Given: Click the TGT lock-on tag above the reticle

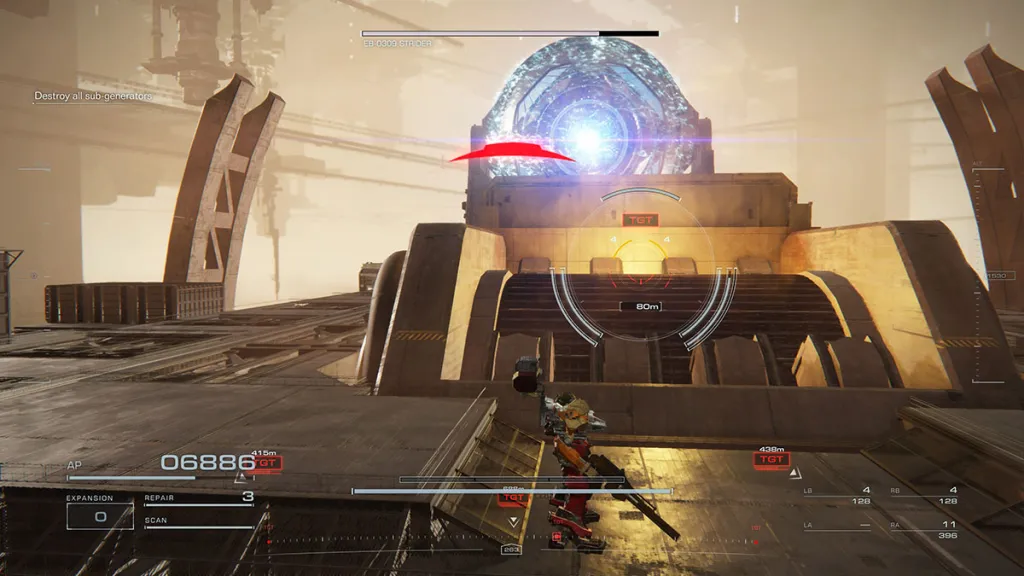Looking at the screenshot, I should [638, 219].
